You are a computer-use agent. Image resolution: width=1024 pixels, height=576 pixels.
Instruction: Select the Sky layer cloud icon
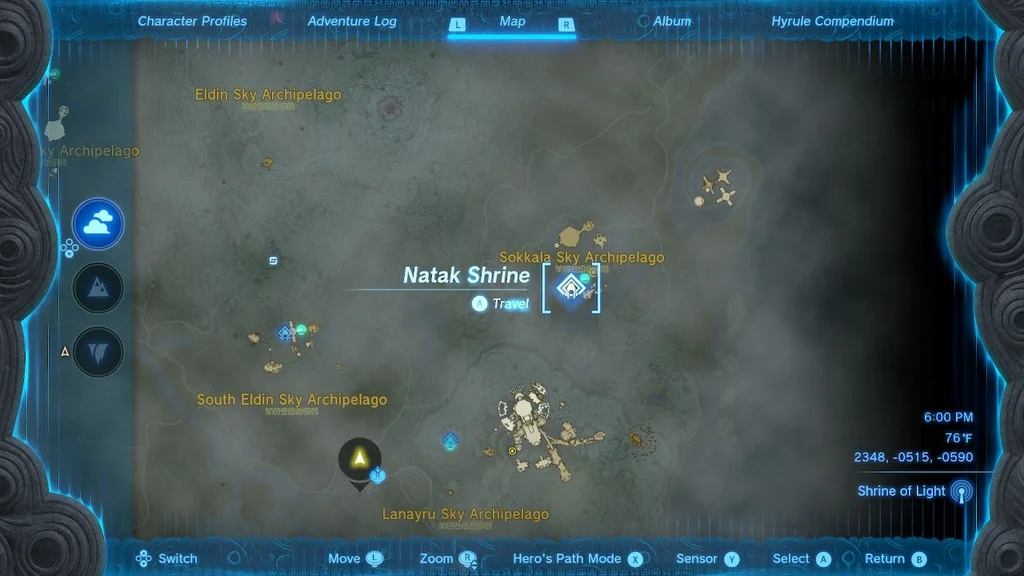click(x=98, y=224)
